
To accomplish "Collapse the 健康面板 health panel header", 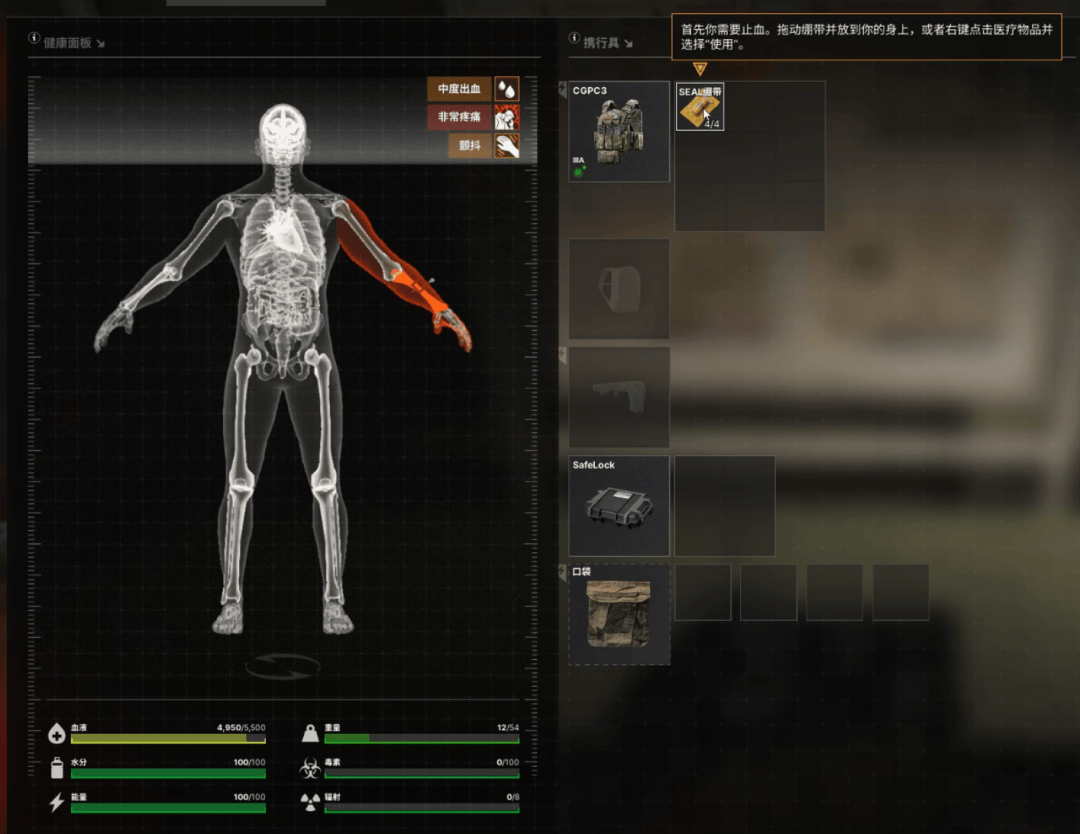I will (x=100, y=43).
